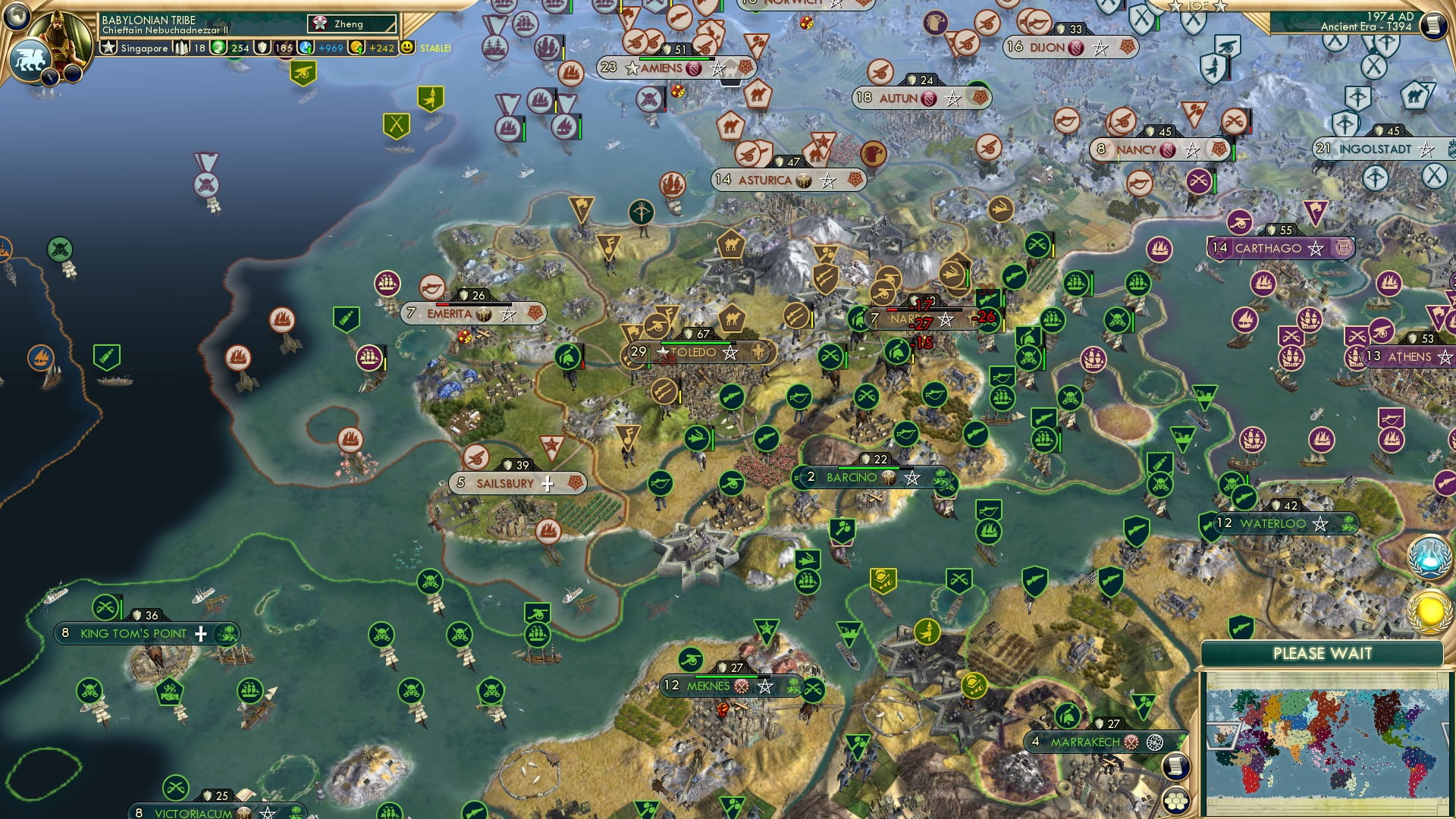Click the gold coin indicator showing +242
The height and width of the screenshot is (819, 1456).
tap(356, 47)
